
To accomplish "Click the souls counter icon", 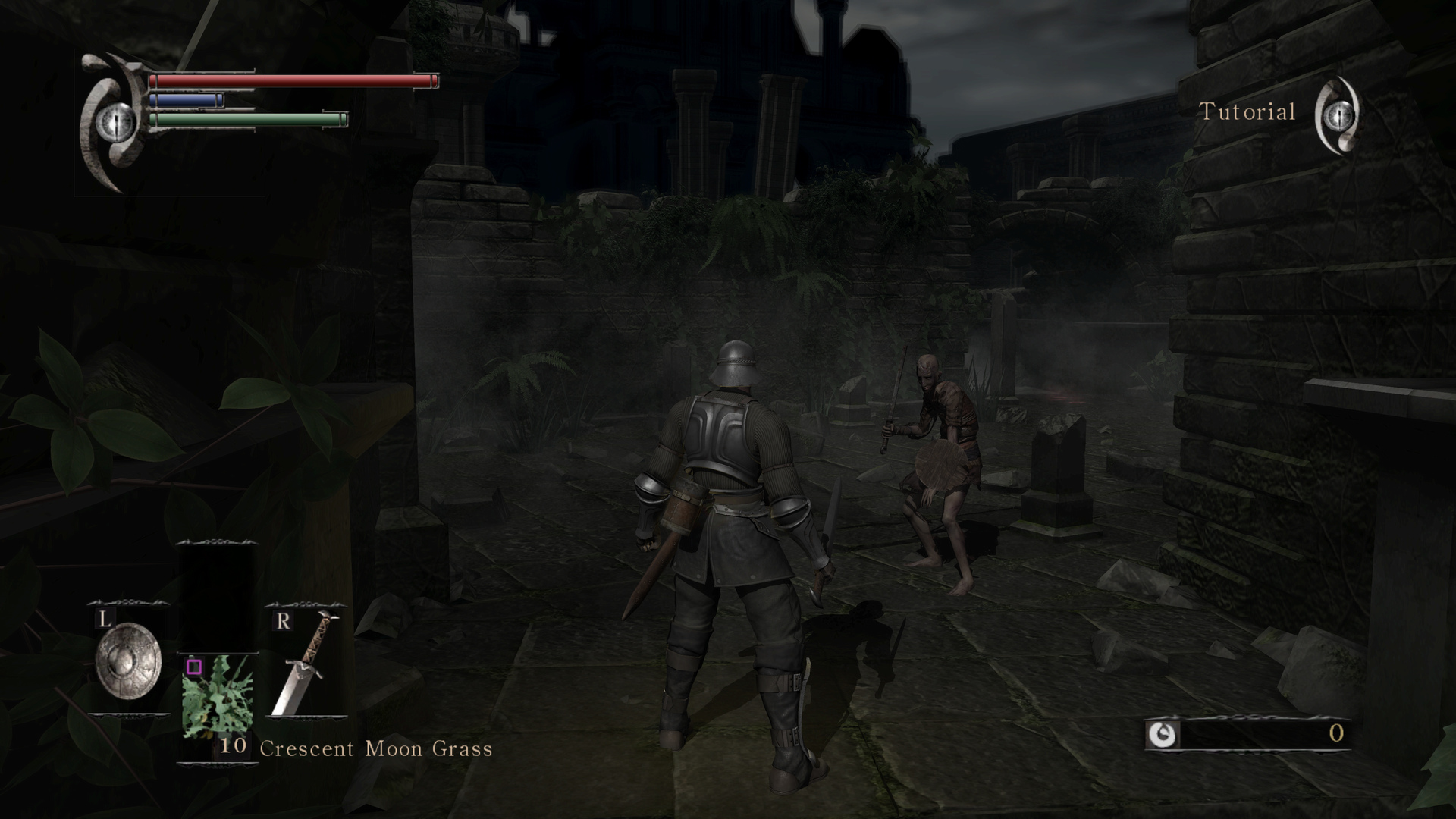I will [x=1161, y=733].
